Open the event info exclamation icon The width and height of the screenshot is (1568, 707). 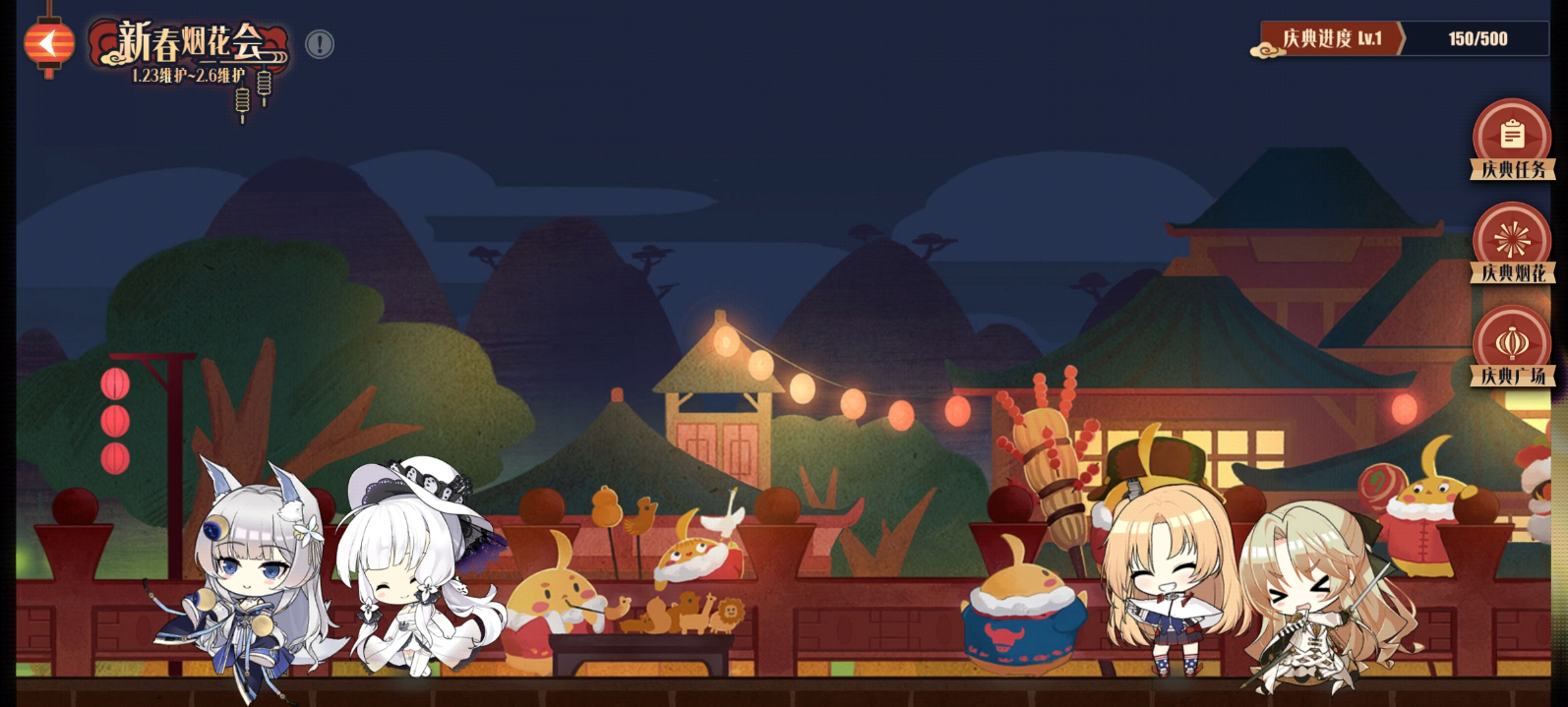(320, 44)
